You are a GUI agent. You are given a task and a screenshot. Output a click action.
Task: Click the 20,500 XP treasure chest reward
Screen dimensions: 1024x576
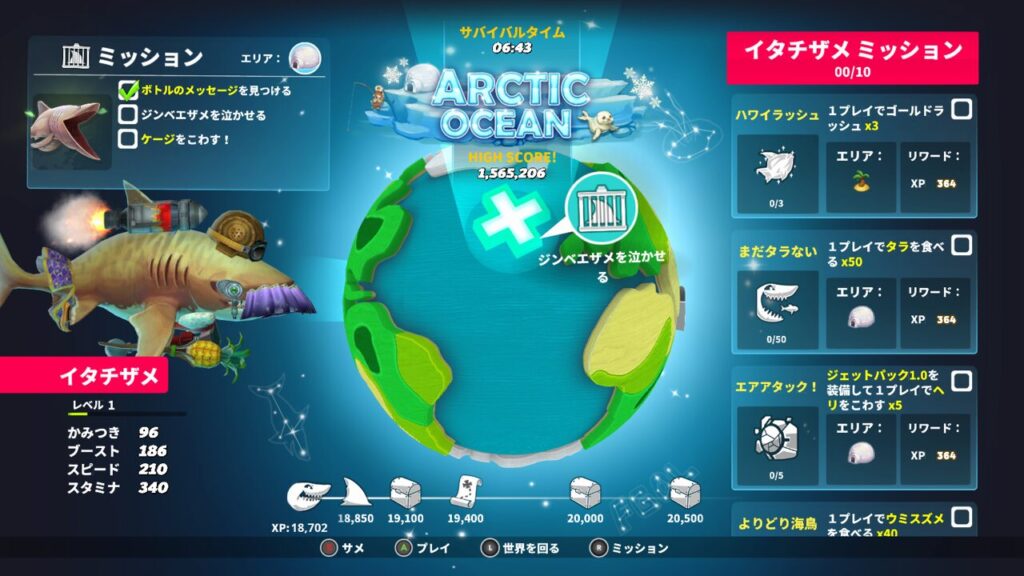point(685,493)
